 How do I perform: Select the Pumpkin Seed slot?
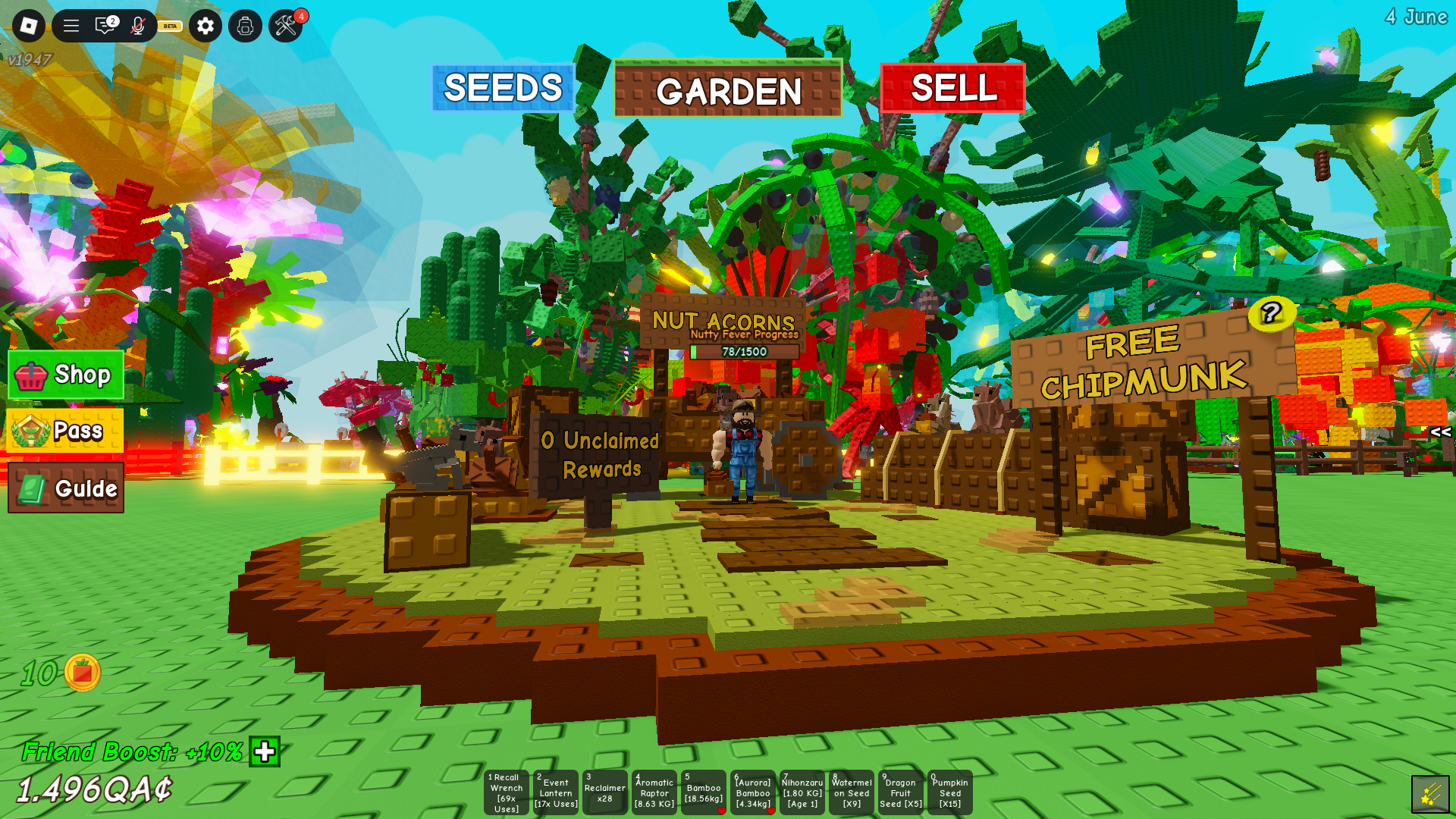[950, 792]
